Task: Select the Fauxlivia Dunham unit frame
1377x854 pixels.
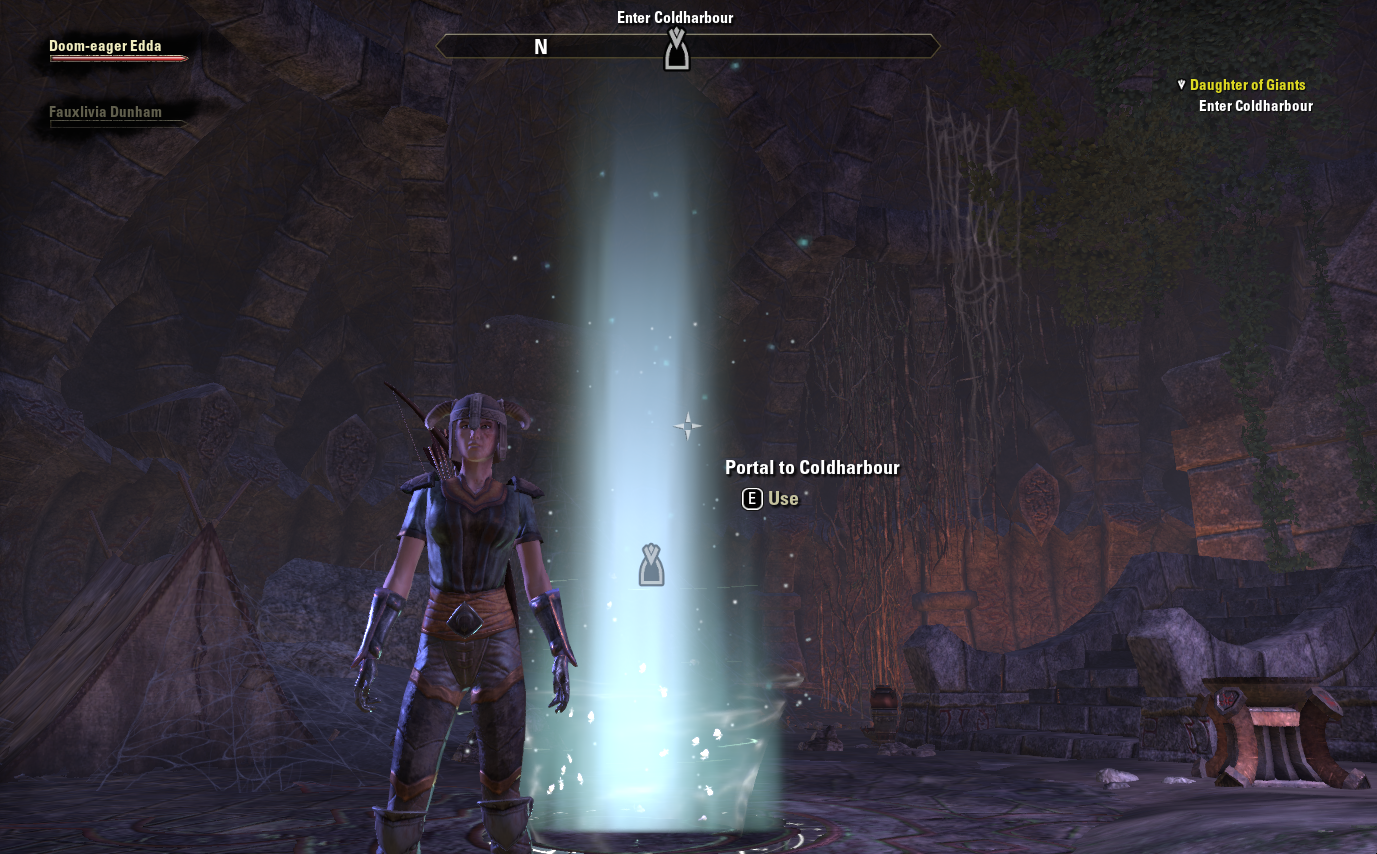Action: pos(105,113)
